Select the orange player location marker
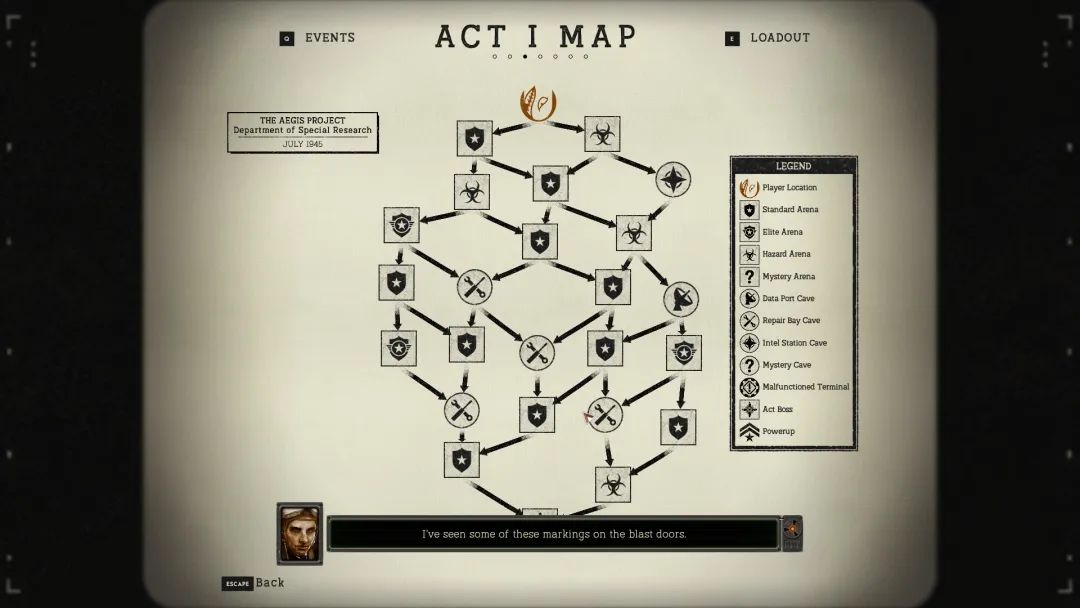 (x=538, y=105)
